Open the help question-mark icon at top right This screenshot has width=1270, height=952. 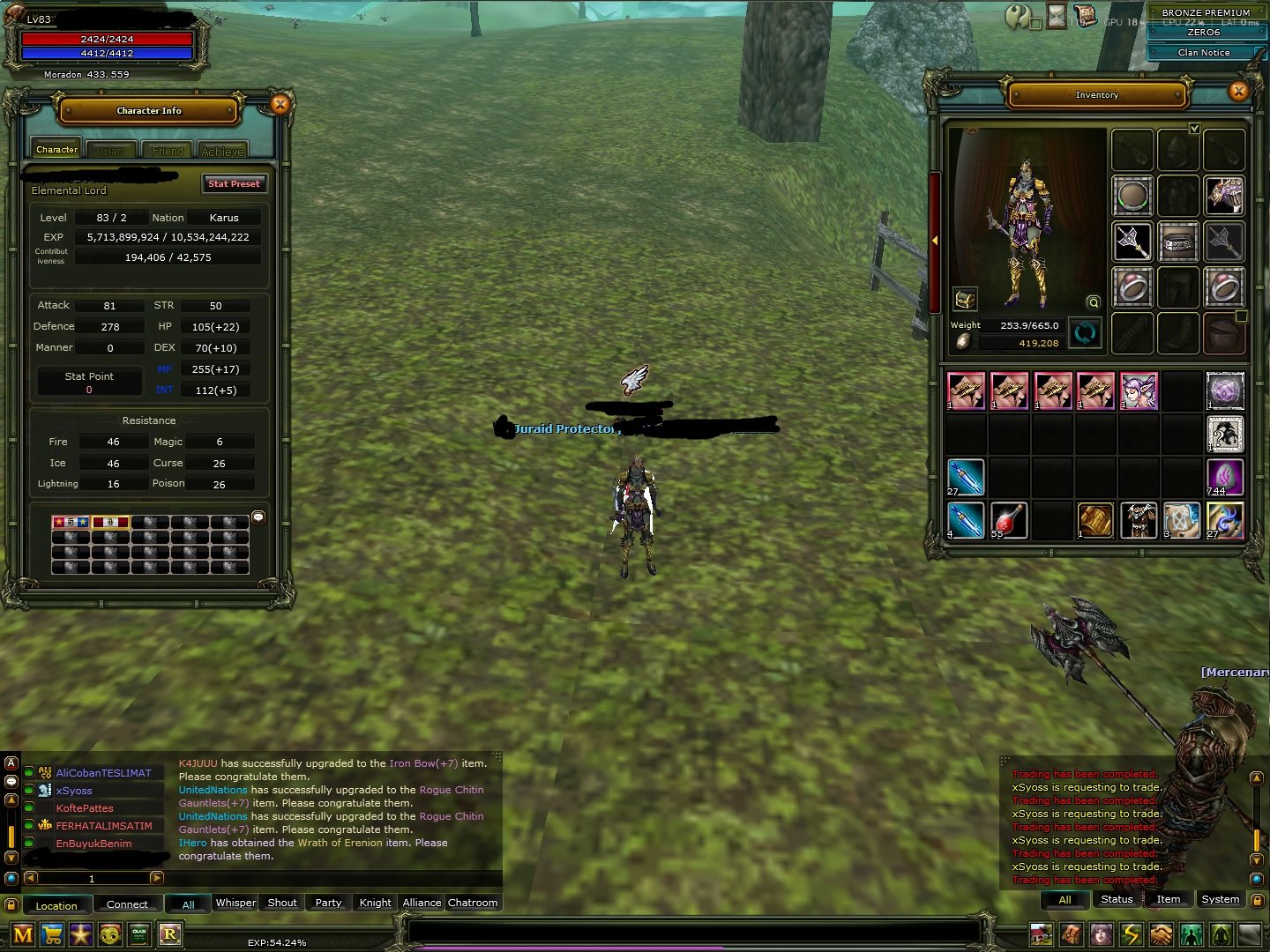coord(1018,17)
